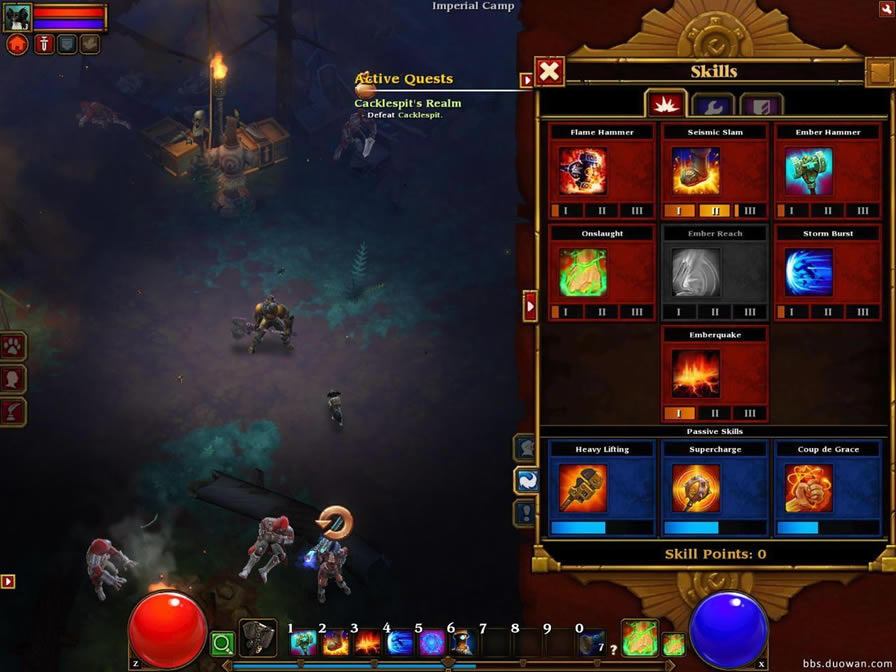Close the Skills panel with the X
Screen dimensions: 896x672
click(x=549, y=71)
